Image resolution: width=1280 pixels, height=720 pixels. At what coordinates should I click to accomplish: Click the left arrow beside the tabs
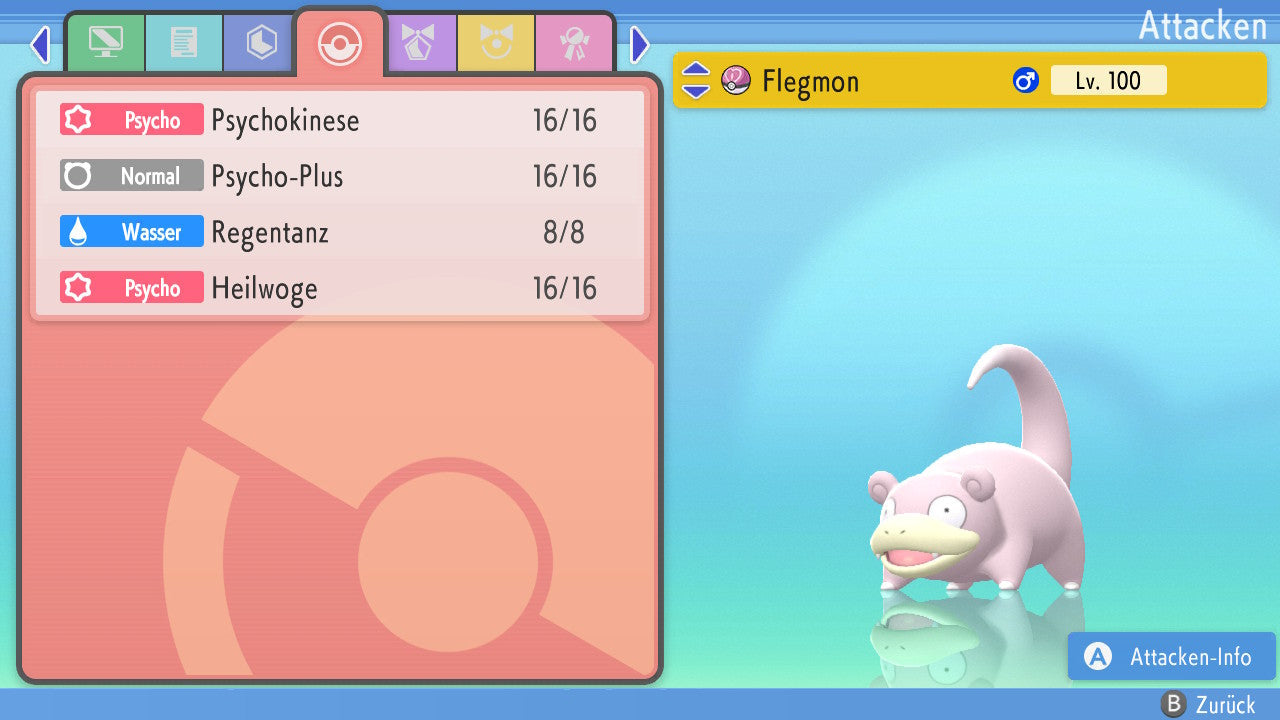coord(40,44)
